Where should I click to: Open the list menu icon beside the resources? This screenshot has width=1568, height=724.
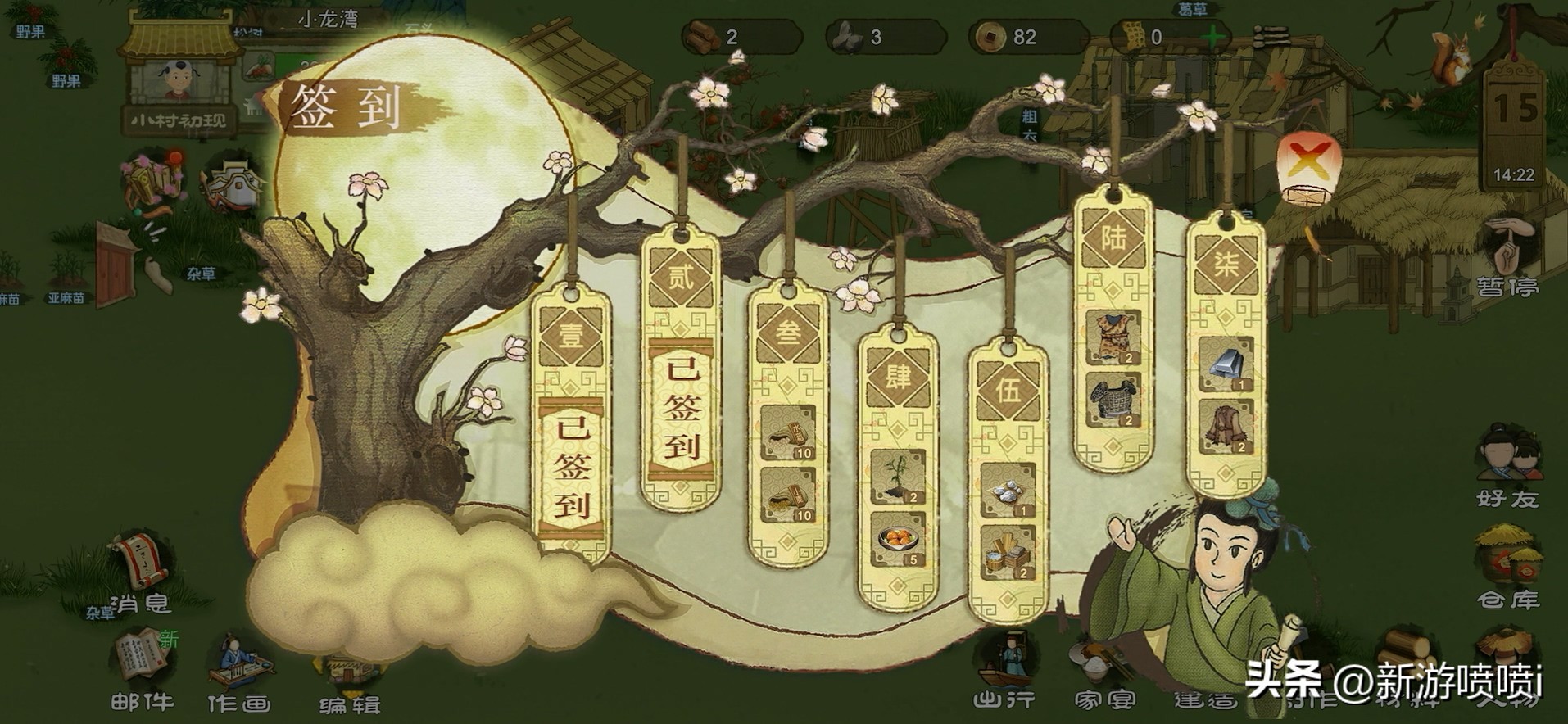pos(1271,36)
